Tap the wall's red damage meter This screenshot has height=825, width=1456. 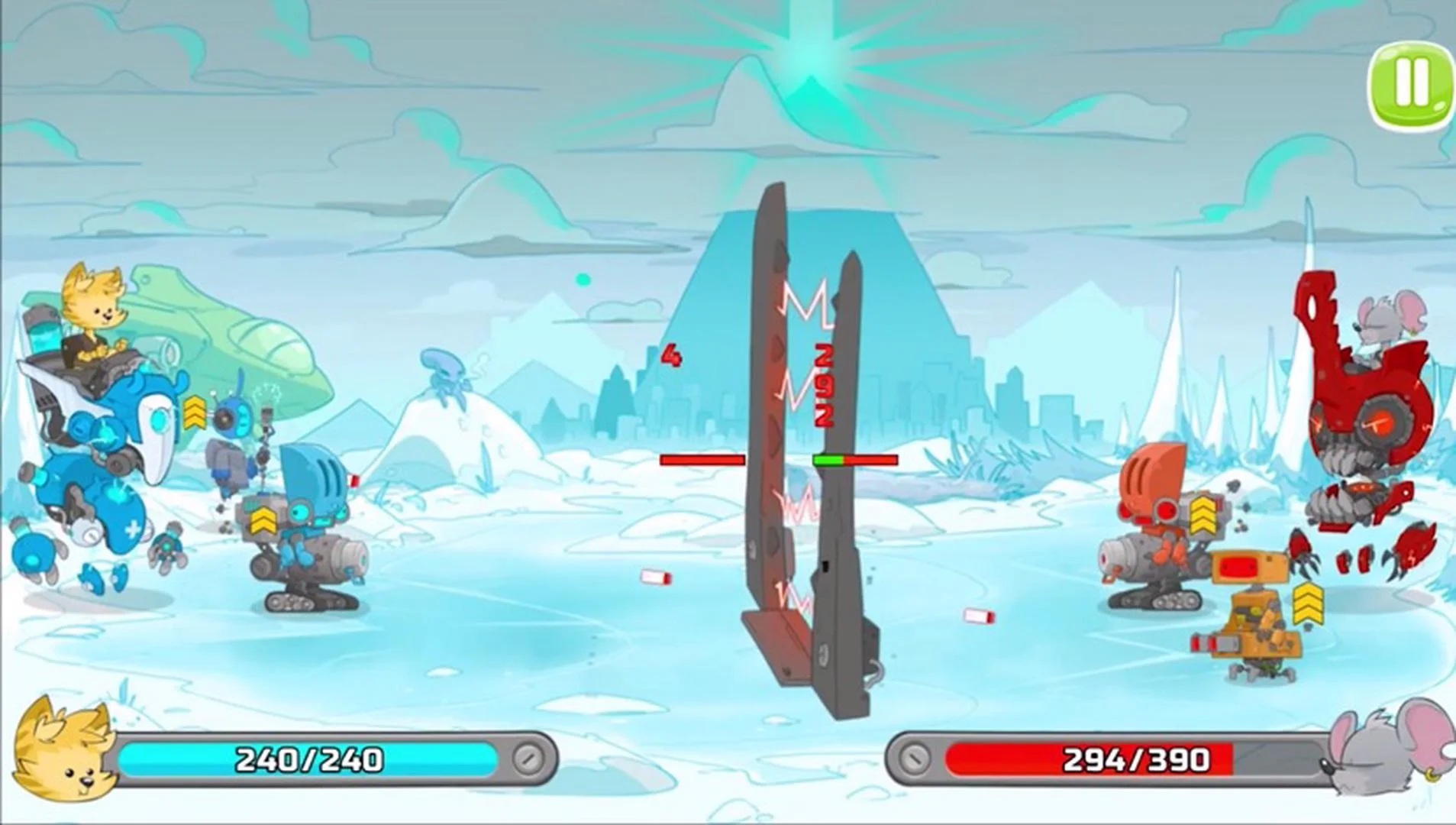[x=702, y=459]
